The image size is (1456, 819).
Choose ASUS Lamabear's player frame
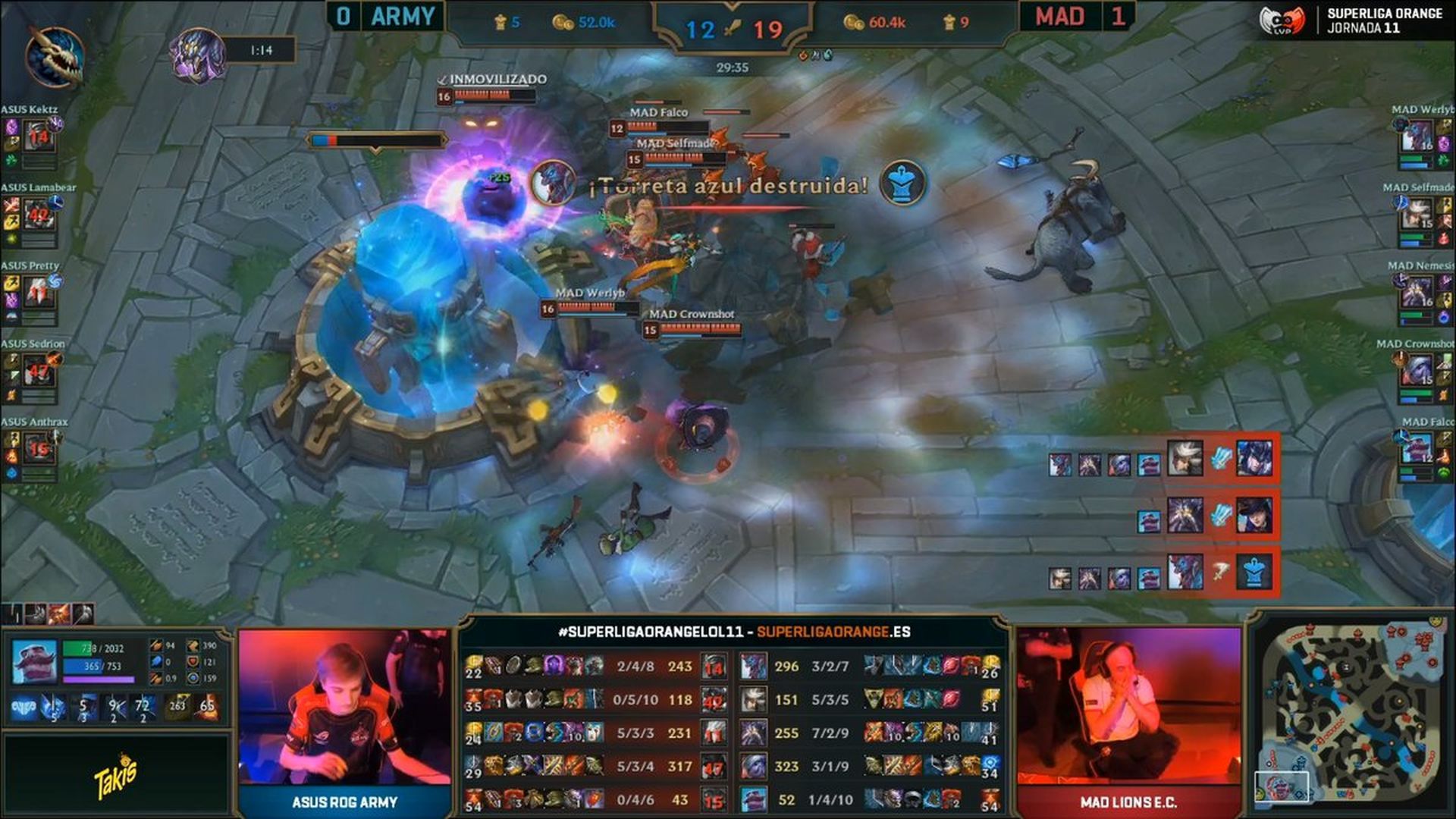coord(38,215)
